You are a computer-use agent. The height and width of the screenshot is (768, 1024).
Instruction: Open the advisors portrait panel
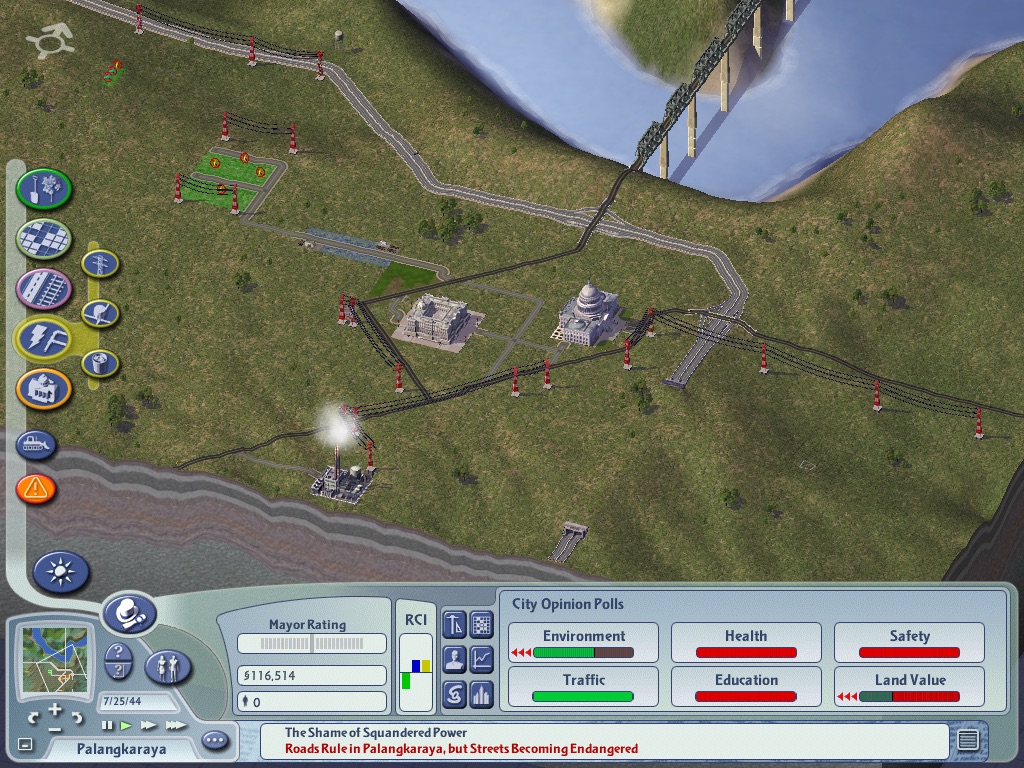coord(455,659)
